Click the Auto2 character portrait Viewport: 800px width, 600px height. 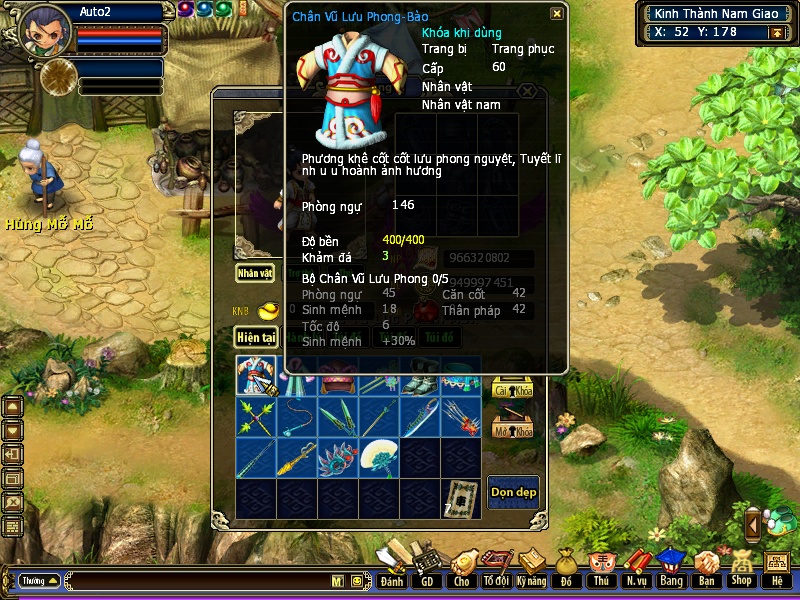45,30
